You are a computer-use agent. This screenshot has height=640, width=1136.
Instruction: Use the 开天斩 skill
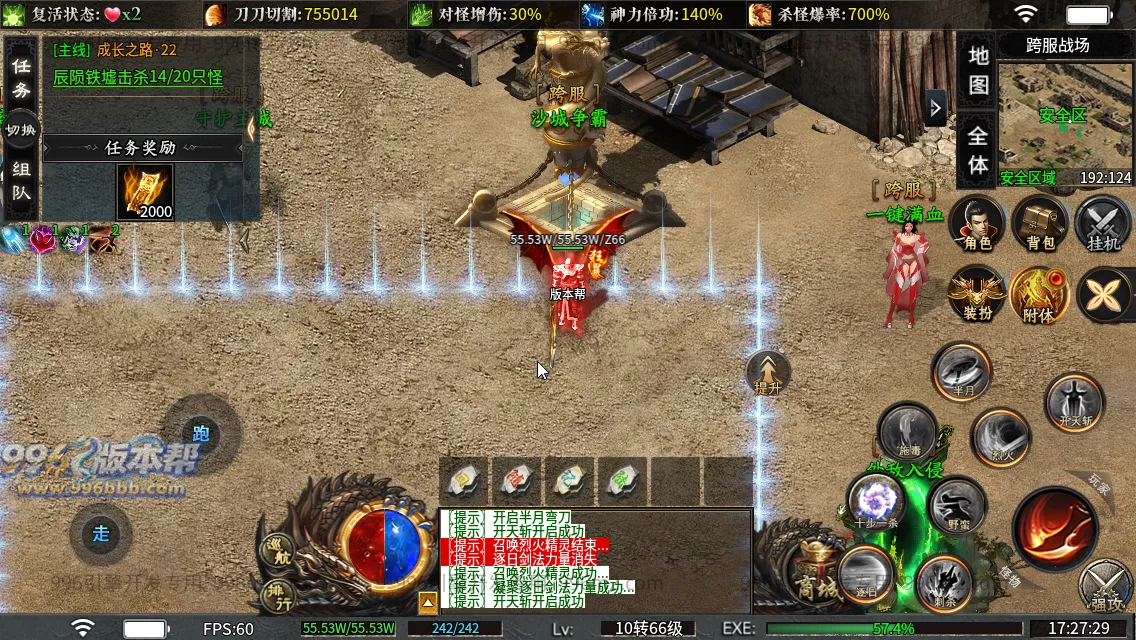[1074, 401]
